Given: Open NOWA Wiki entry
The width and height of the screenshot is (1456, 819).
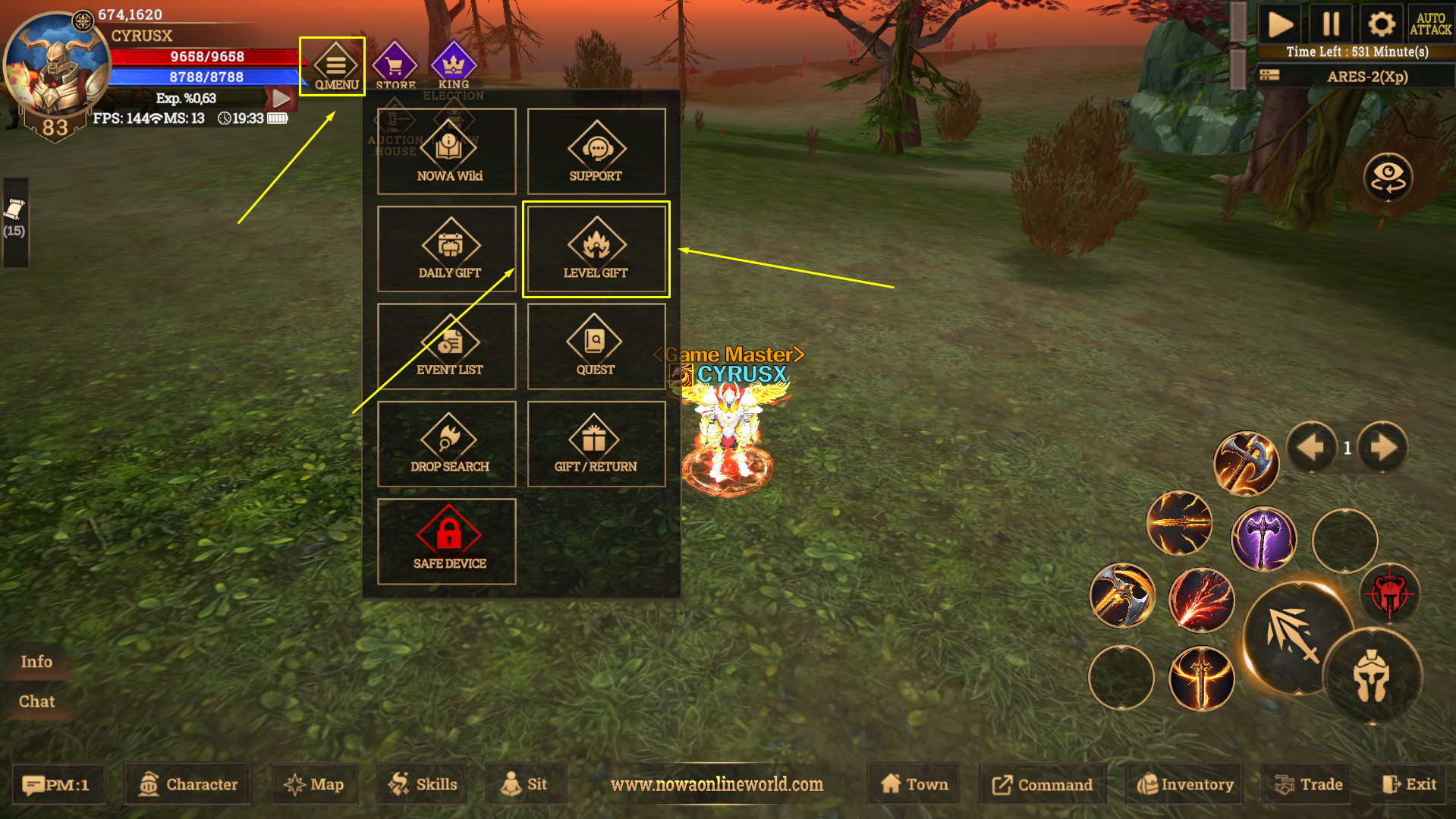Looking at the screenshot, I should point(447,152).
